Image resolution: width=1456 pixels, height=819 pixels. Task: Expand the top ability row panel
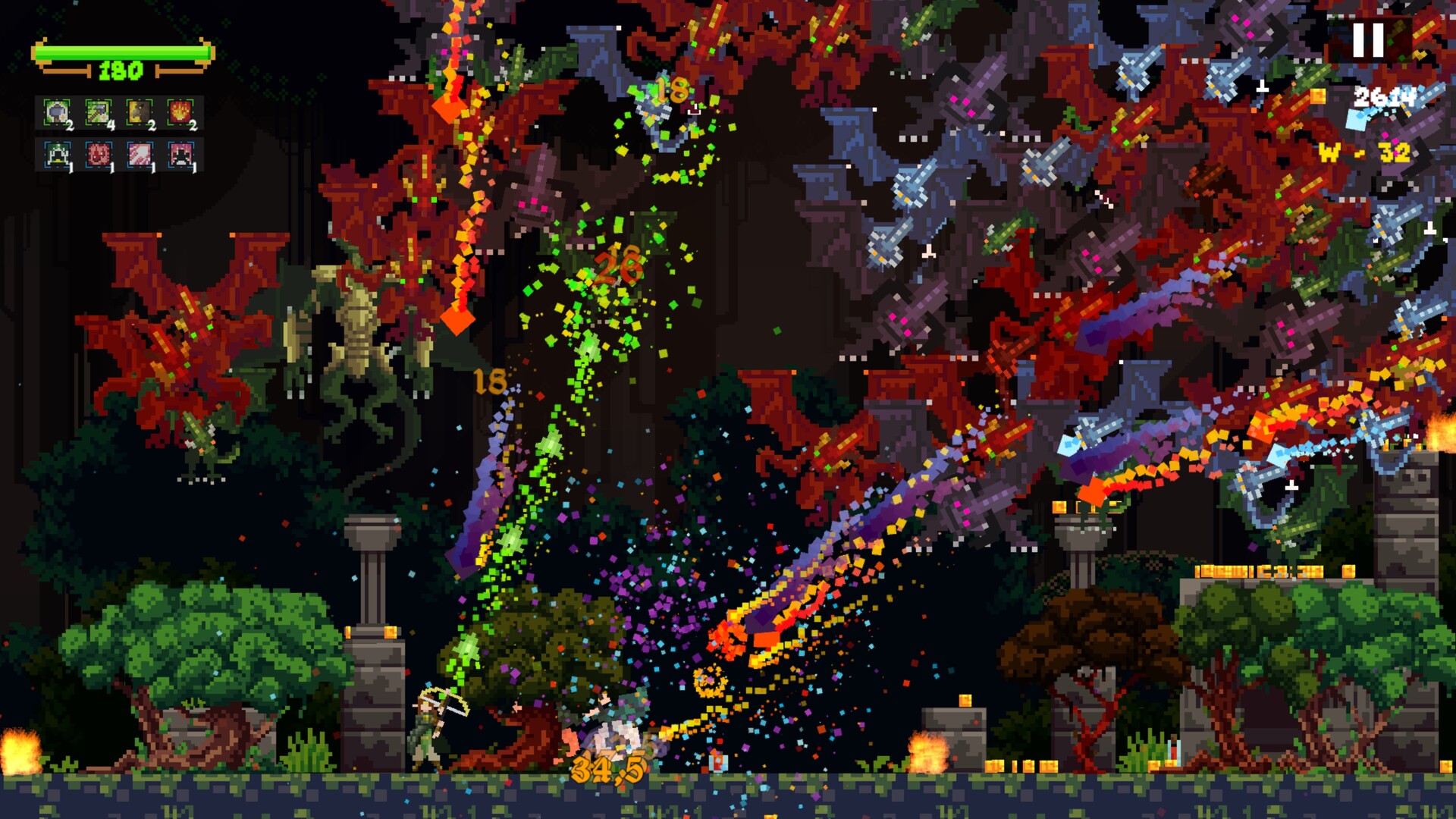pyautogui.click(x=118, y=111)
